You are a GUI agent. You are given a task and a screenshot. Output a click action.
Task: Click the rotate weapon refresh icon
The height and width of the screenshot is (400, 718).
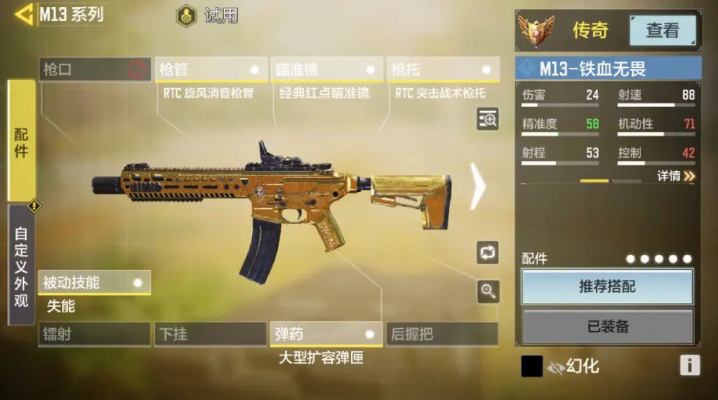[x=488, y=252]
